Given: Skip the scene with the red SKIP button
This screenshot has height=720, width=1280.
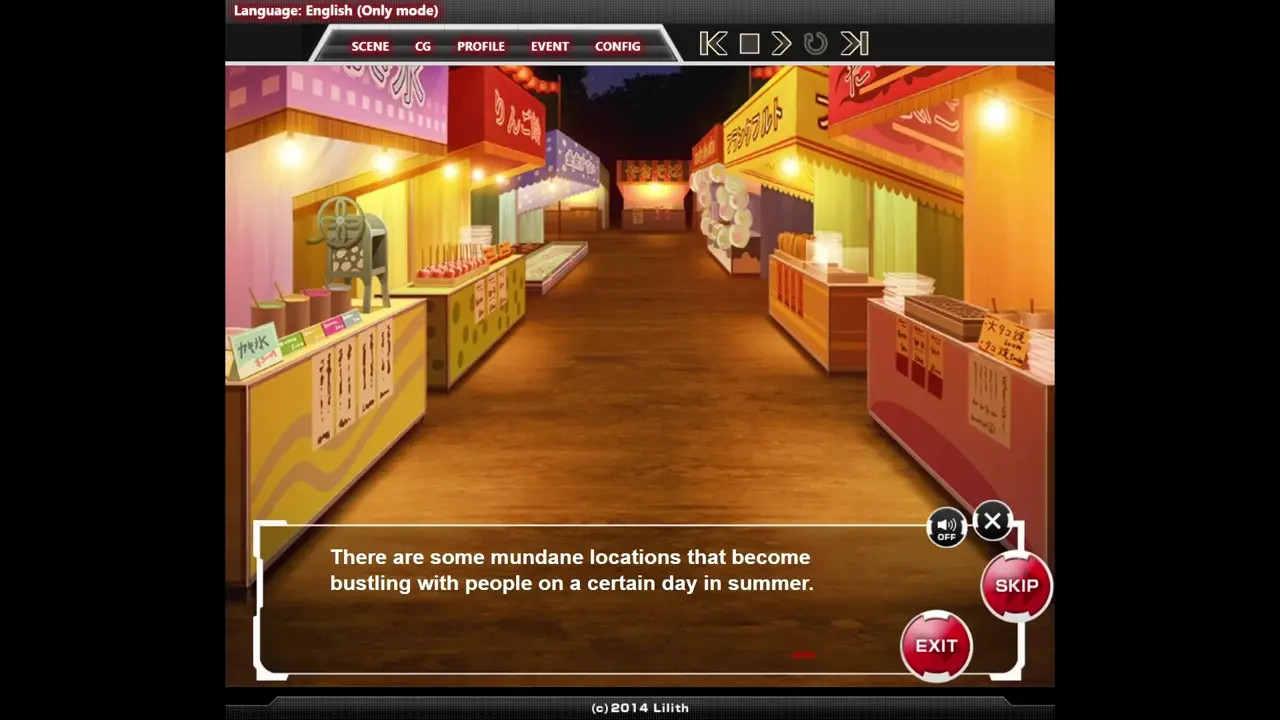Looking at the screenshot, I should point(1016,586).
